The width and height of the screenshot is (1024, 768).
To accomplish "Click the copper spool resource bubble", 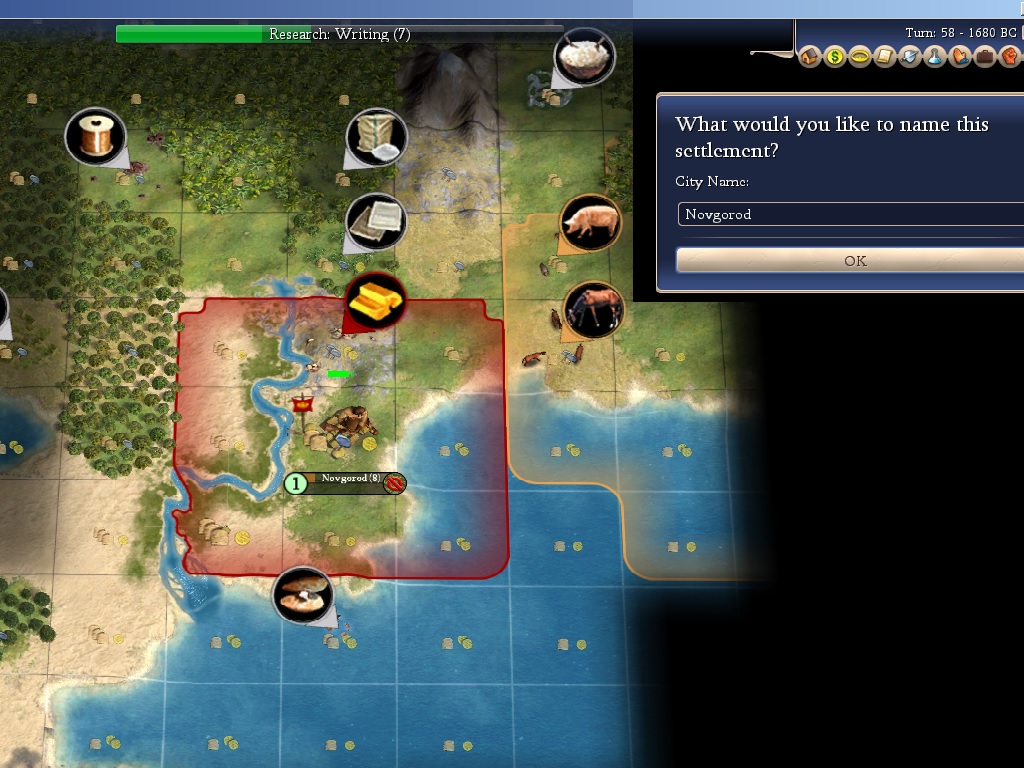I will pyautogui.click(x=96, y=136).
